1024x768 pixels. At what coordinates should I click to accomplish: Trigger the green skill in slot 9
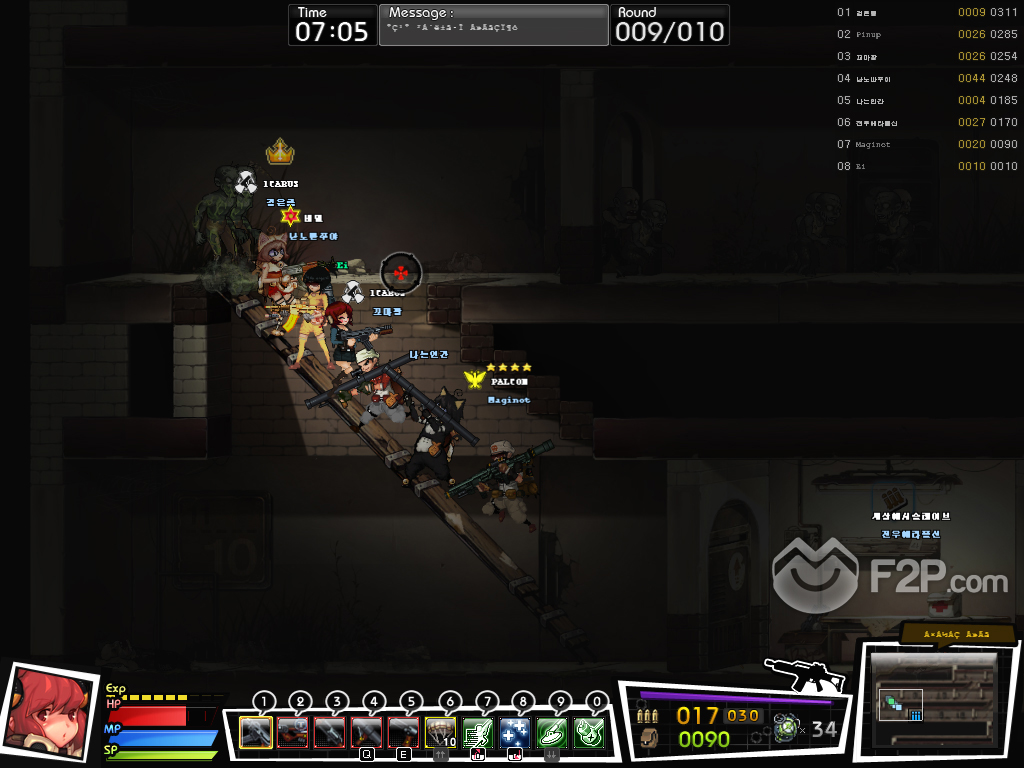click(x=552, y=733)
